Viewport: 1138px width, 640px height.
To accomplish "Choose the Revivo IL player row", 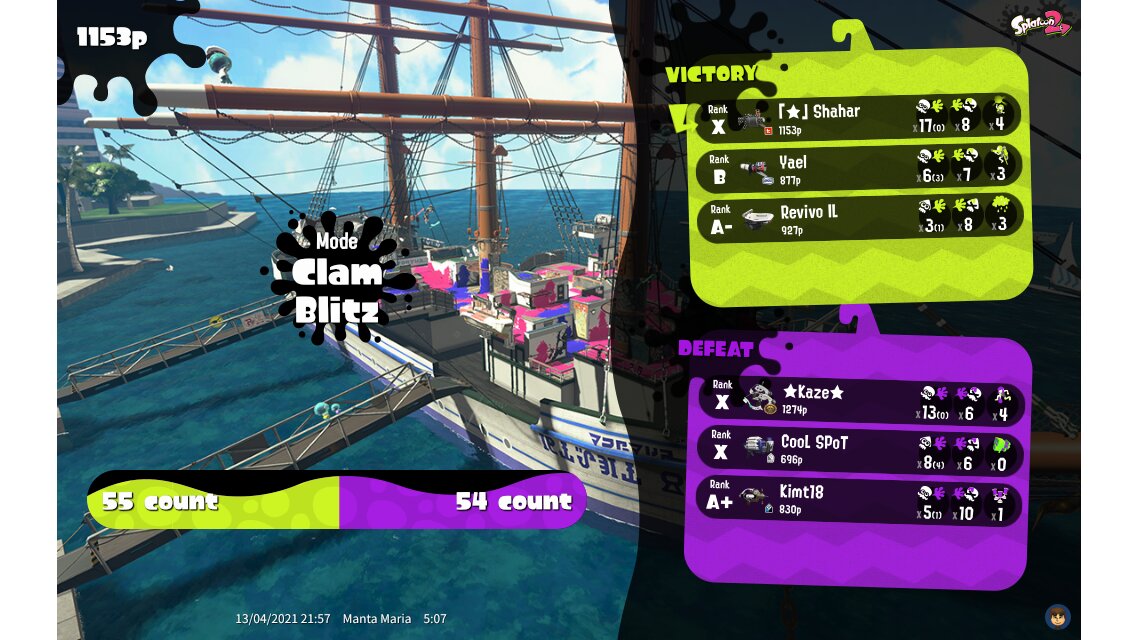I will coord(858,216).
